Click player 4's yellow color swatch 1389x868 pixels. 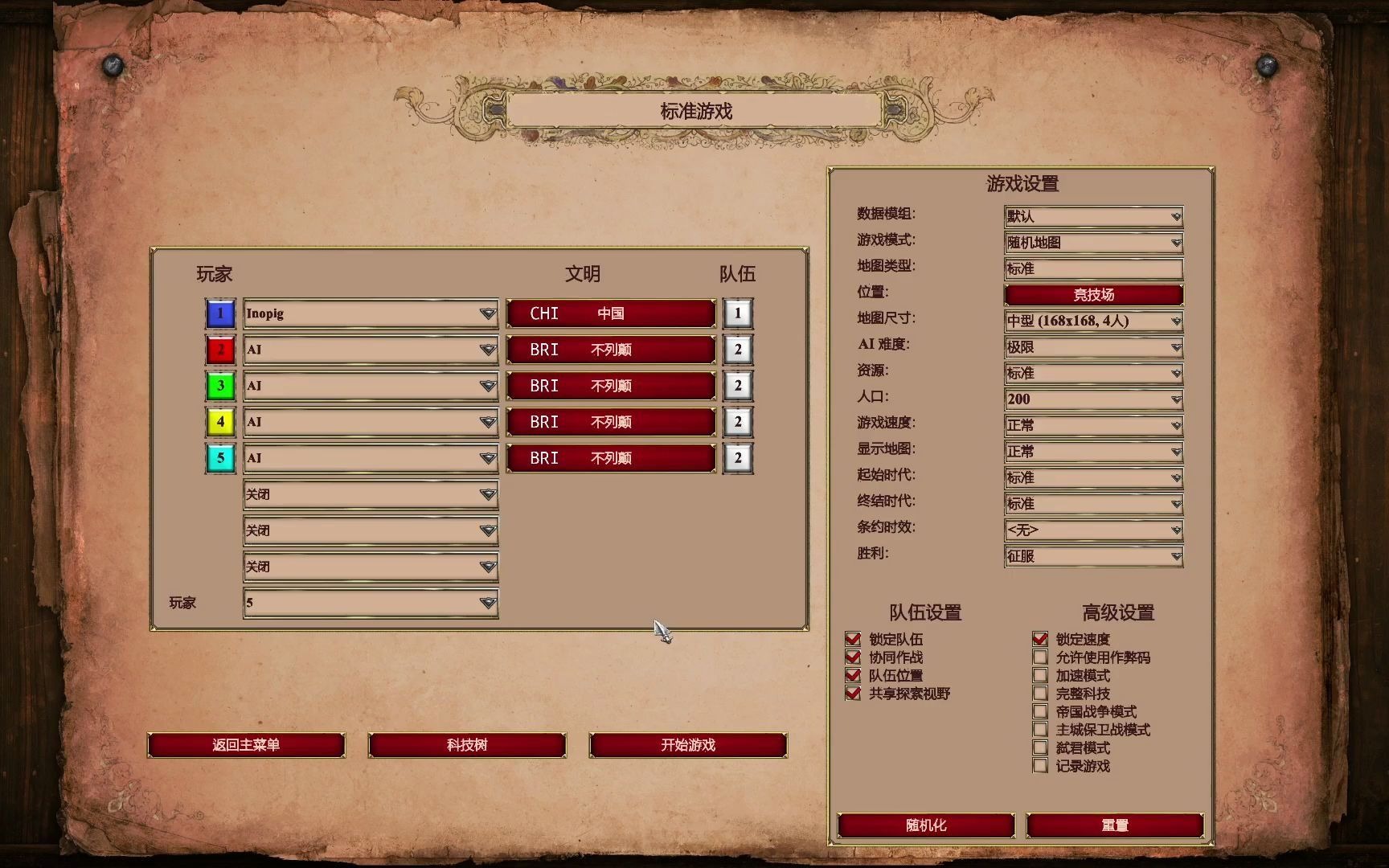point(219,422)
